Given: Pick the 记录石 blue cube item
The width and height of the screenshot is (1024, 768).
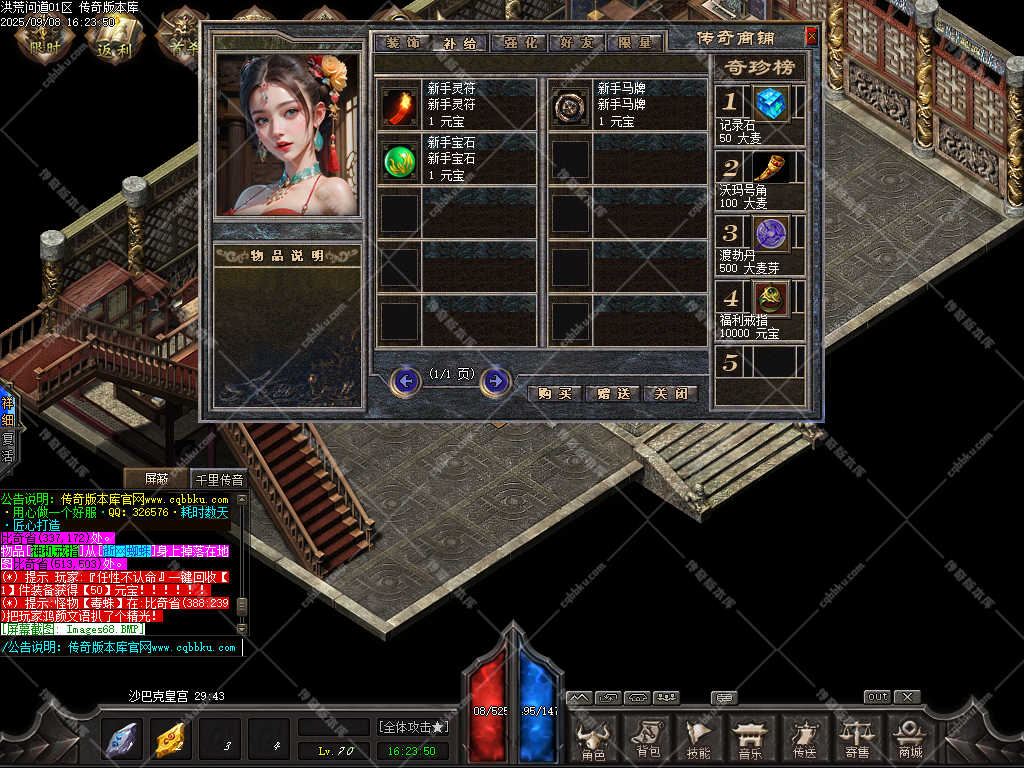Looking at the screenshot, I should pyautogui.click(x=771, y=102).
